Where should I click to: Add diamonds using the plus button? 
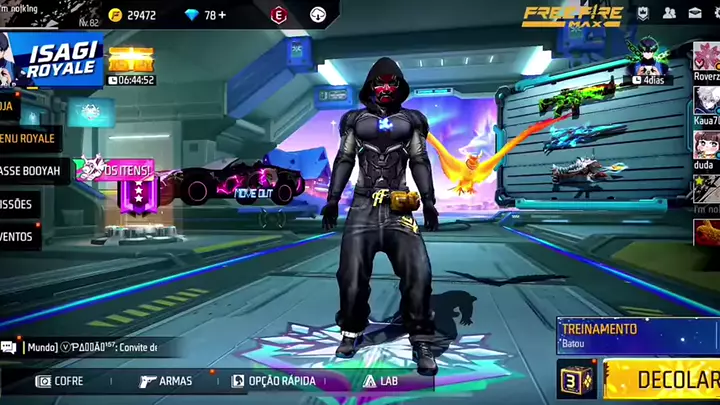coord(221,15)
